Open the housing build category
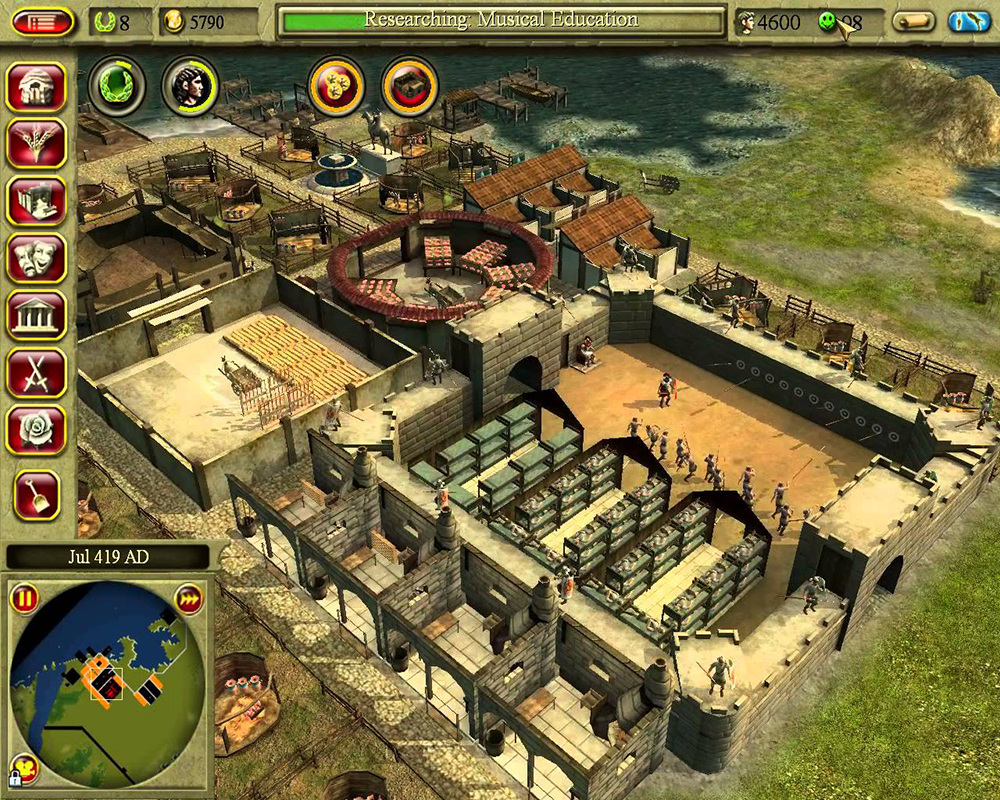The width and height of the screenshot is (1000, 800). (x=36, y=87)
